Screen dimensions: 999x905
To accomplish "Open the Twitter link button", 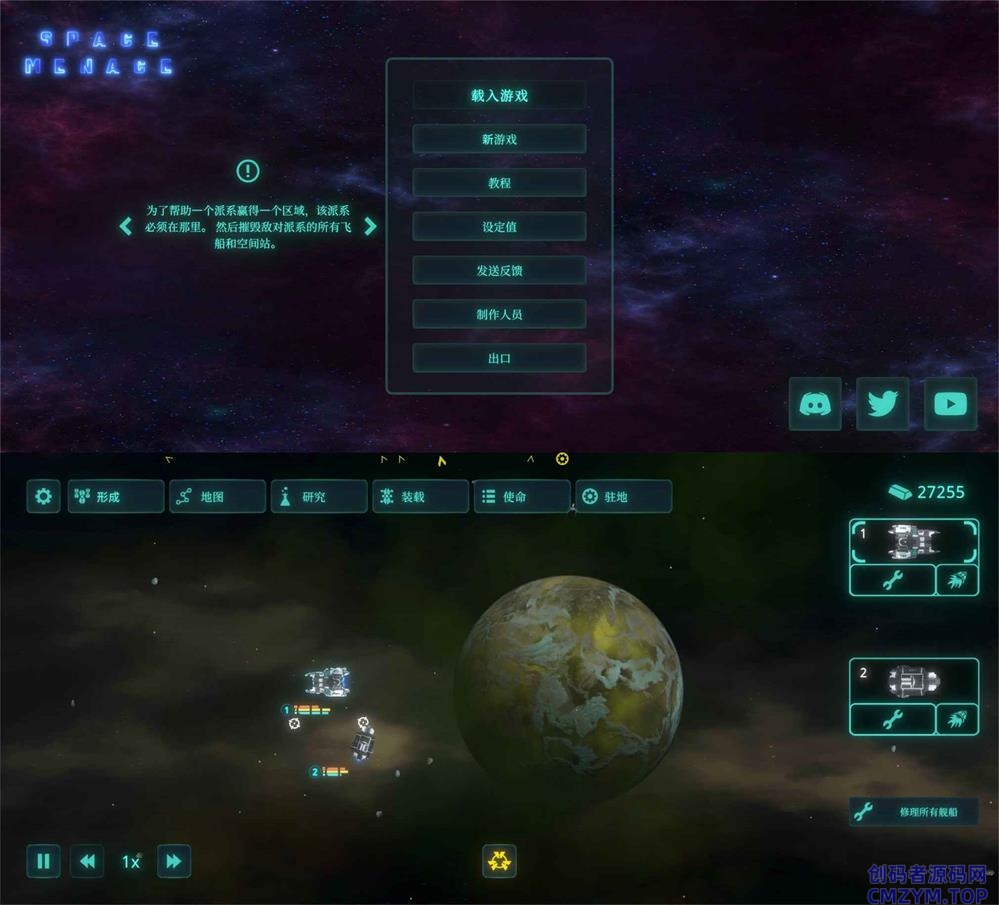I will pos(882,404).
